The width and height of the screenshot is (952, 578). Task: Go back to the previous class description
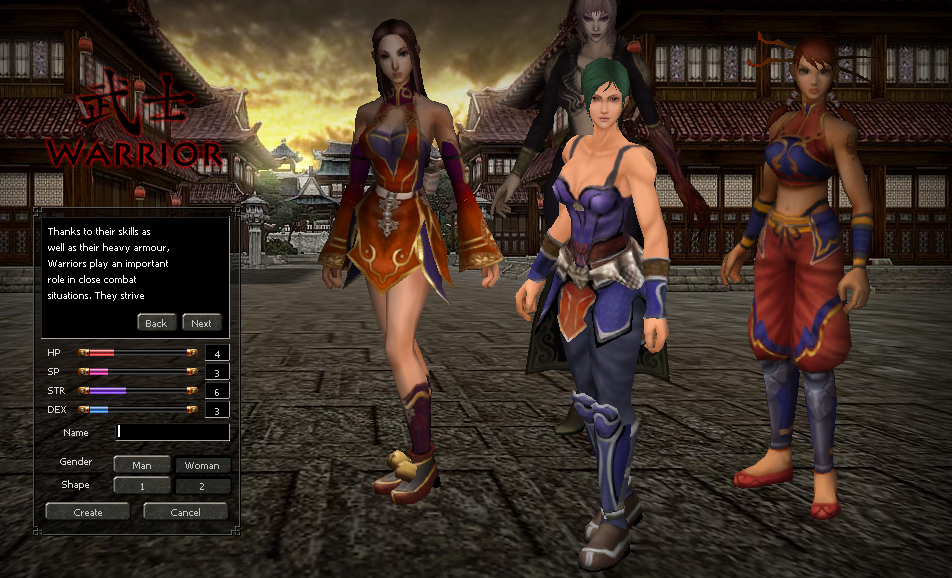coord(156,323)
